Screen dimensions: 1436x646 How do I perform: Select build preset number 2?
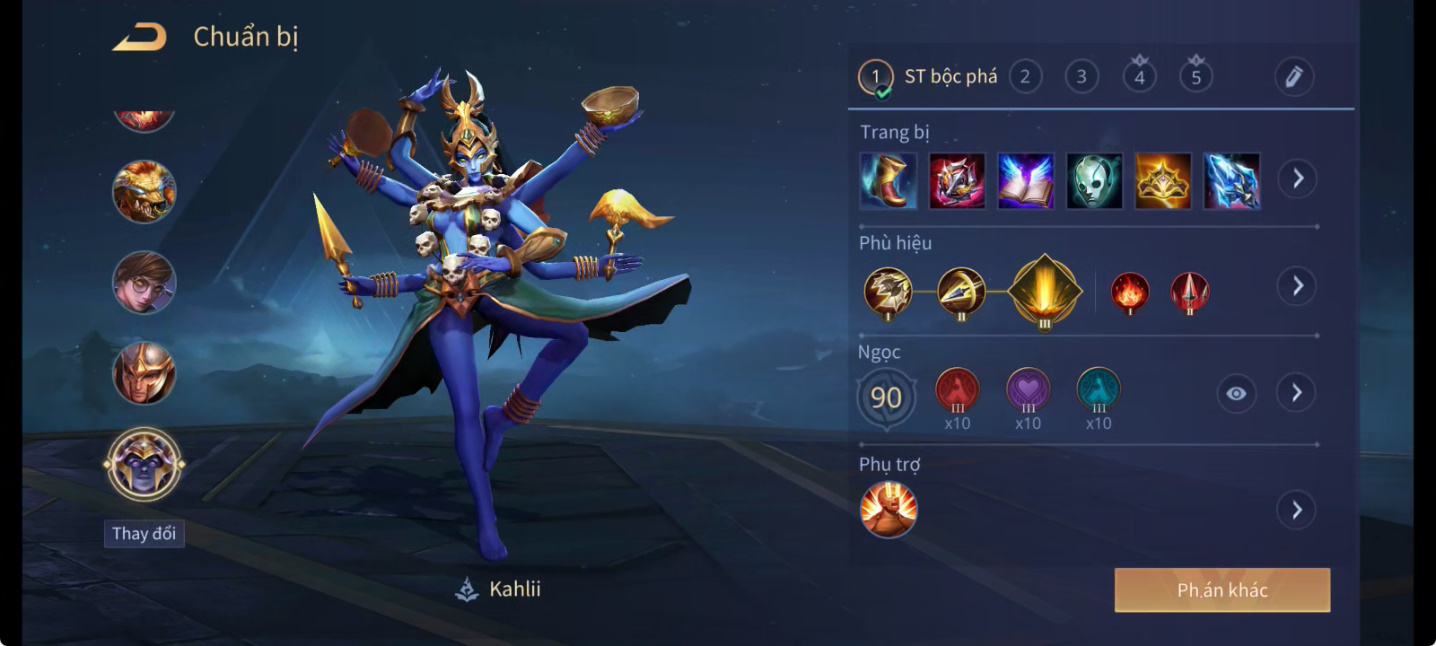pyautogui.click(x=1025, y=77)
